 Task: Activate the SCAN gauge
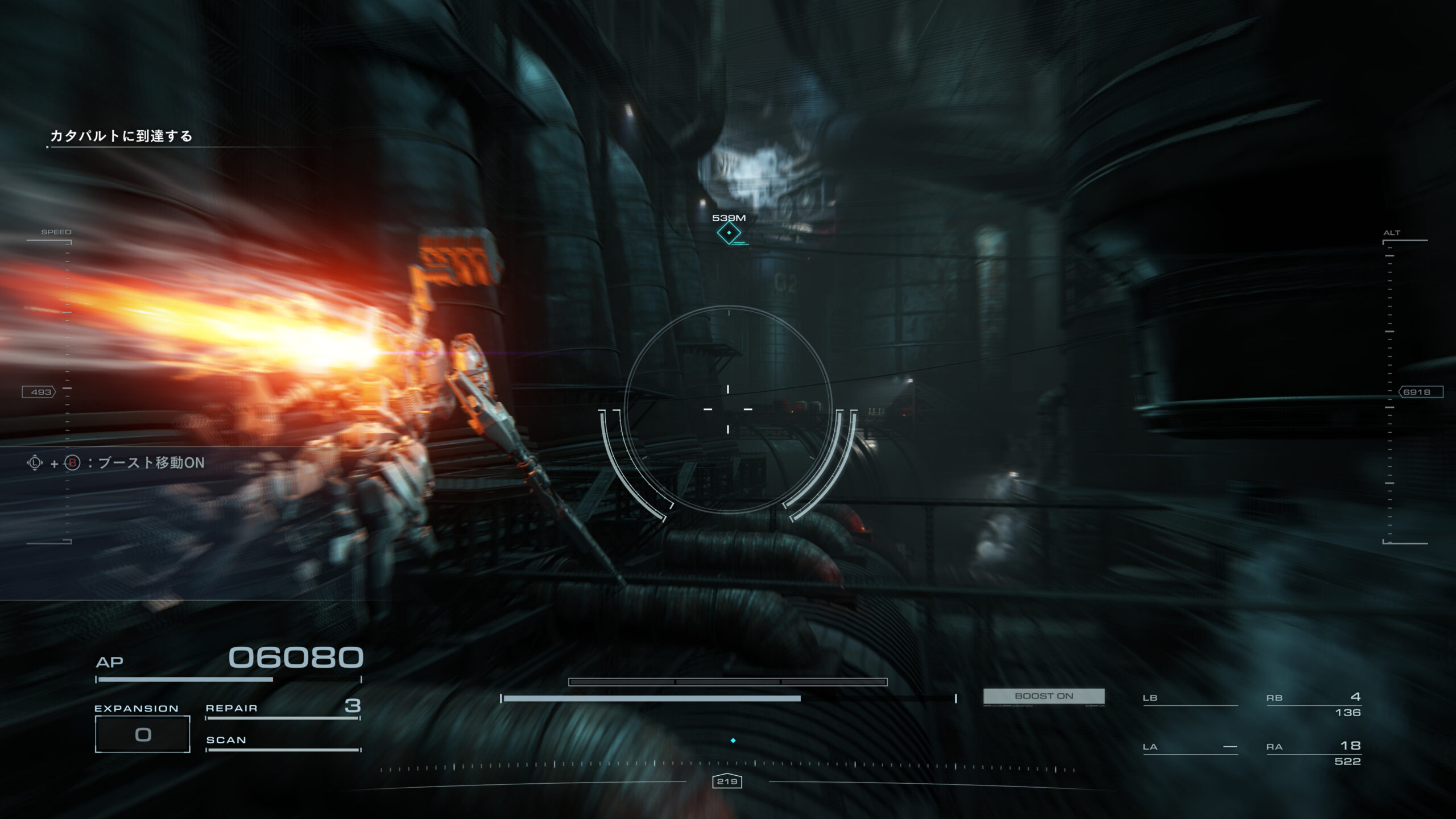[x=283, y=741]
